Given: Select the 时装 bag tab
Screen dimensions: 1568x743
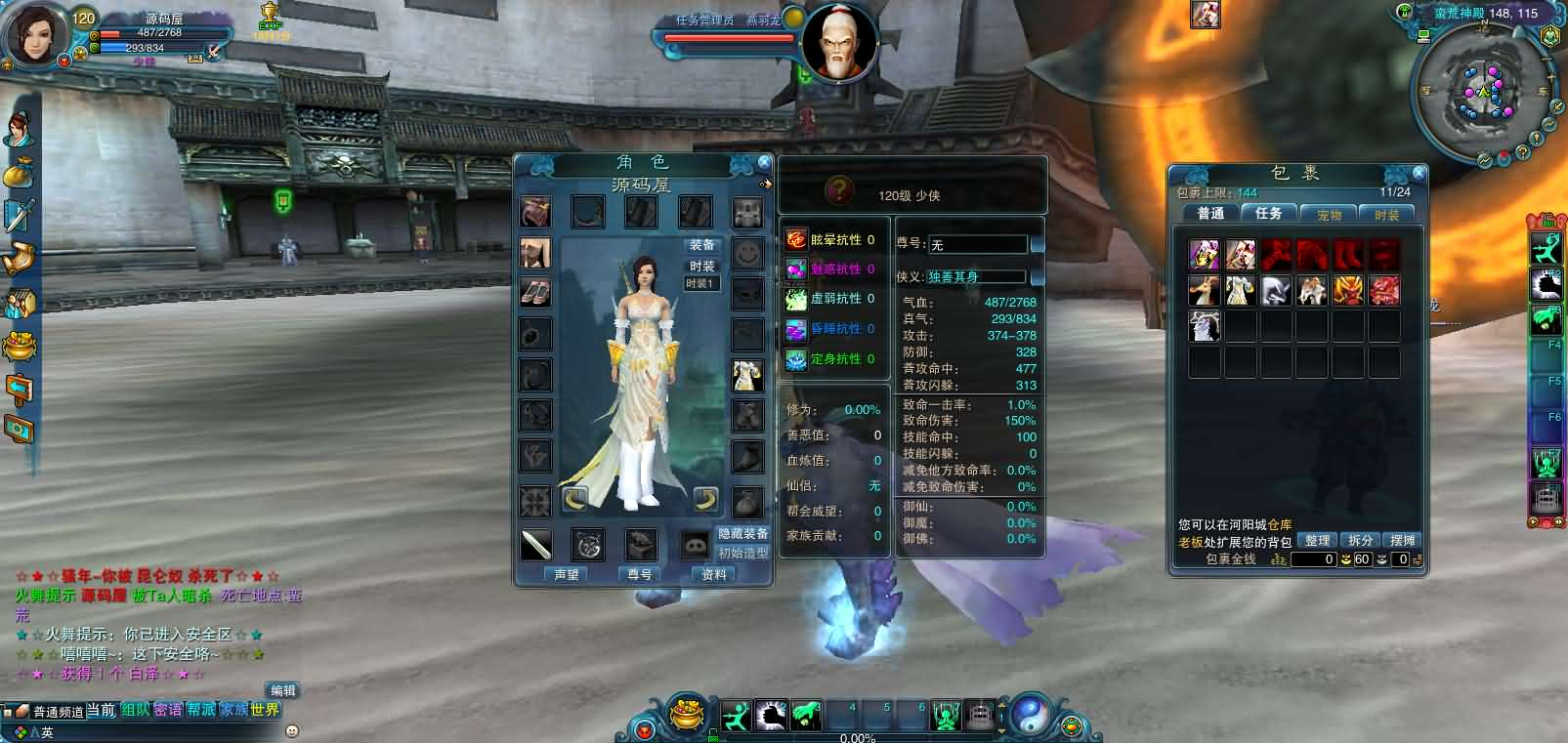Looking at the screenshot, I should coord(1386,214).
